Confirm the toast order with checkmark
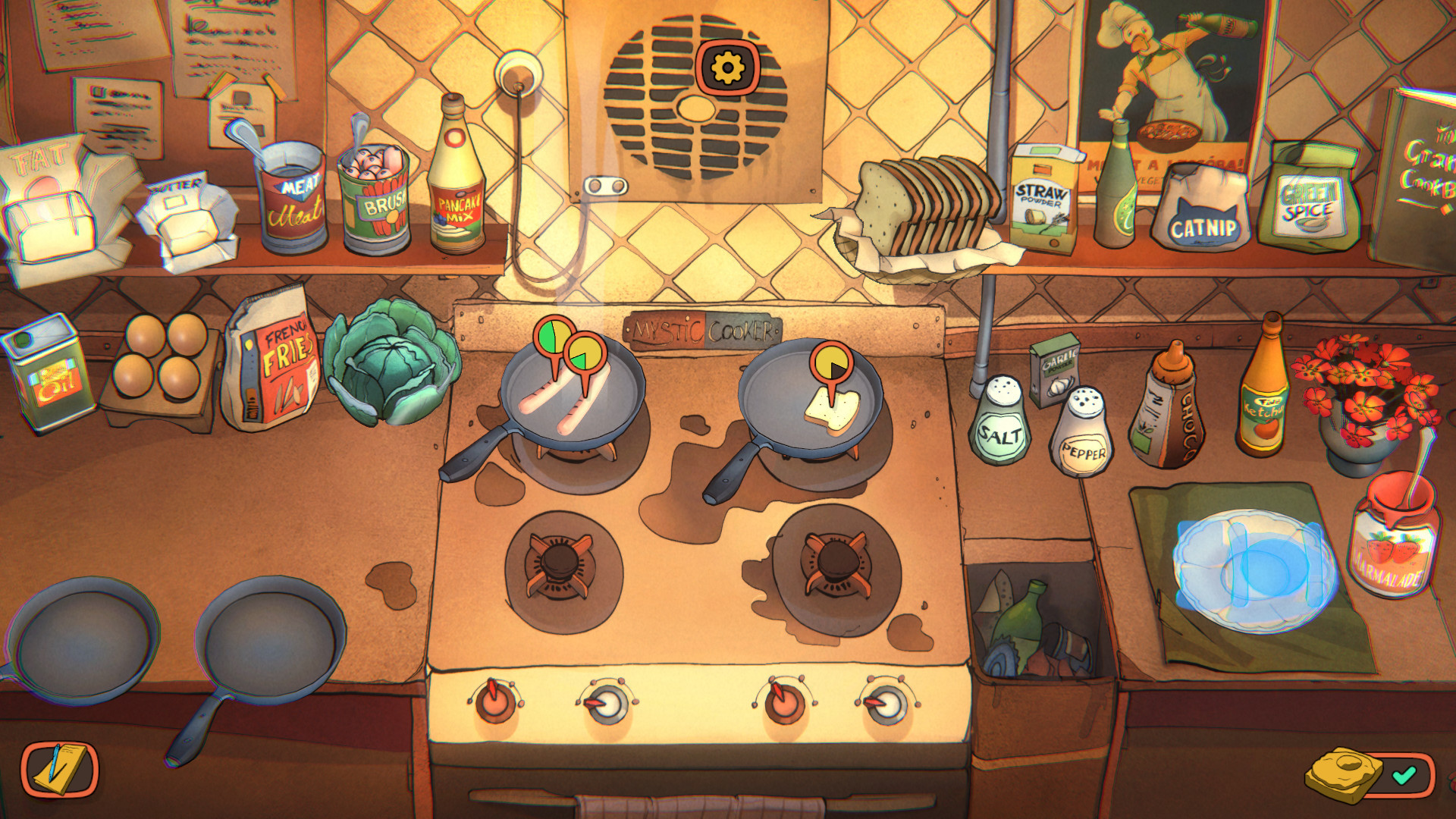 point(1404,774)
